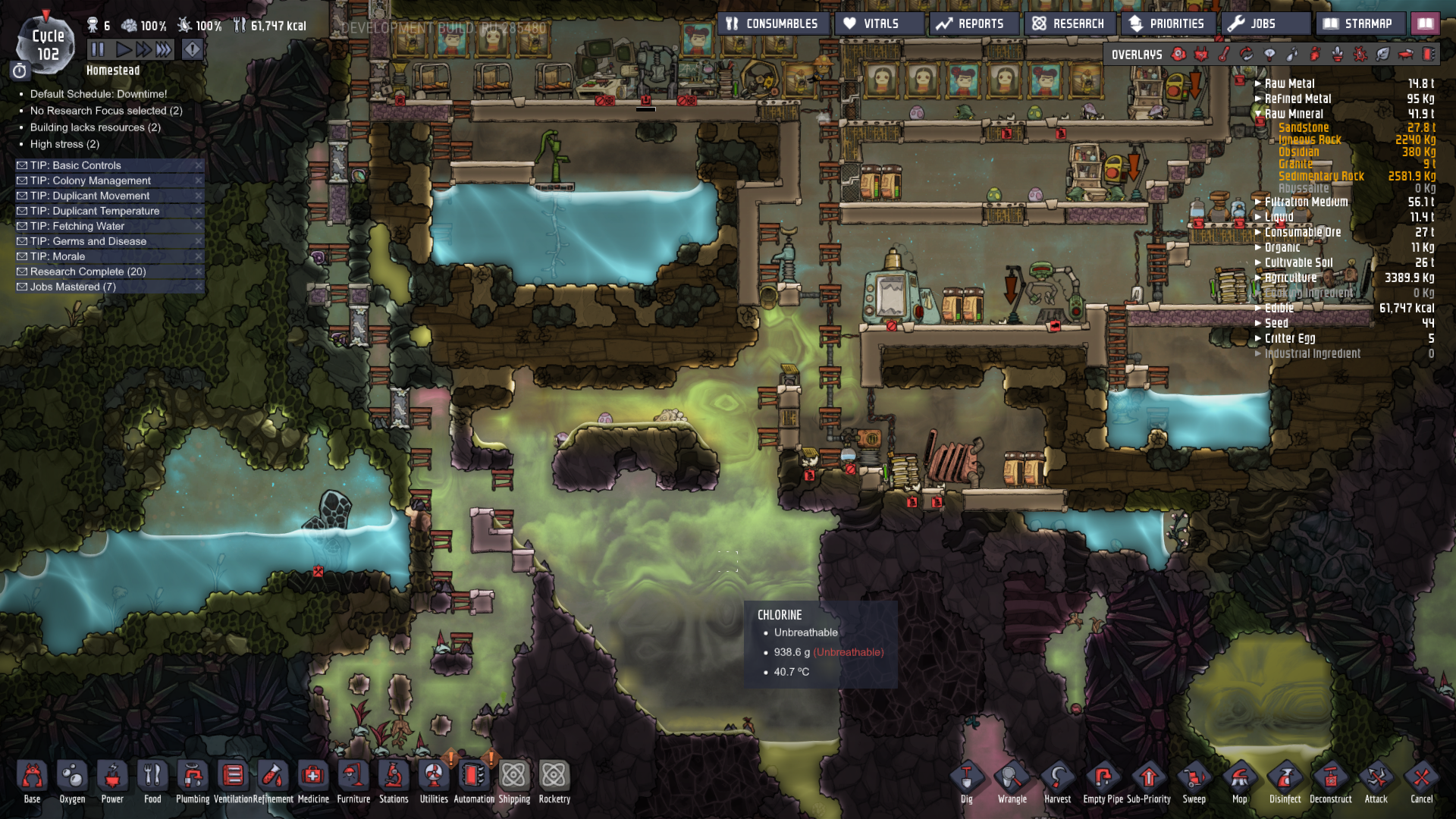
Task: Pause the game simulation
Action: tap(98, 50)
